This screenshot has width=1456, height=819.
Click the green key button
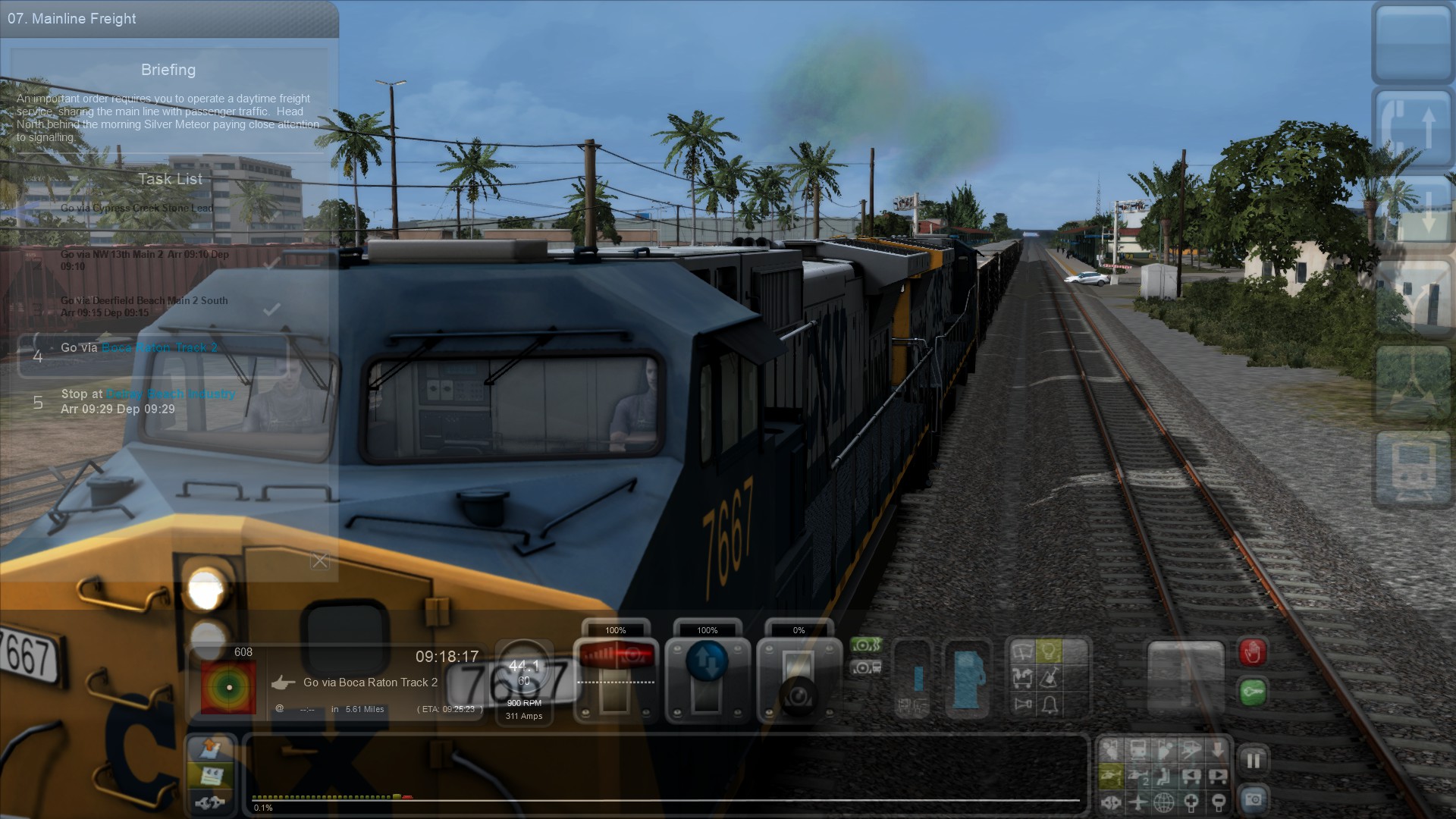click(1252, 692)
